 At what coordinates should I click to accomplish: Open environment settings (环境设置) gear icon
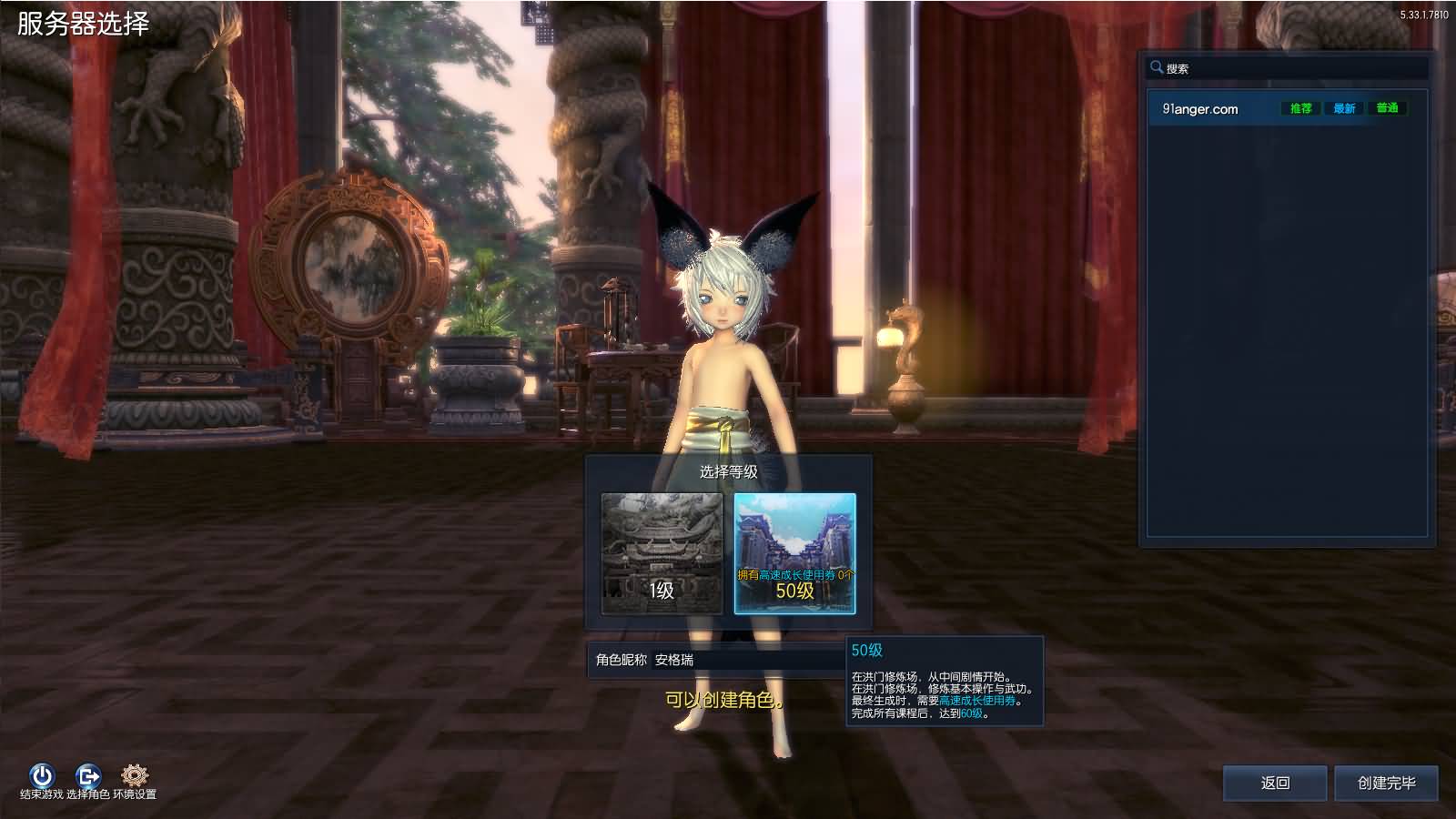coord(135,776)
